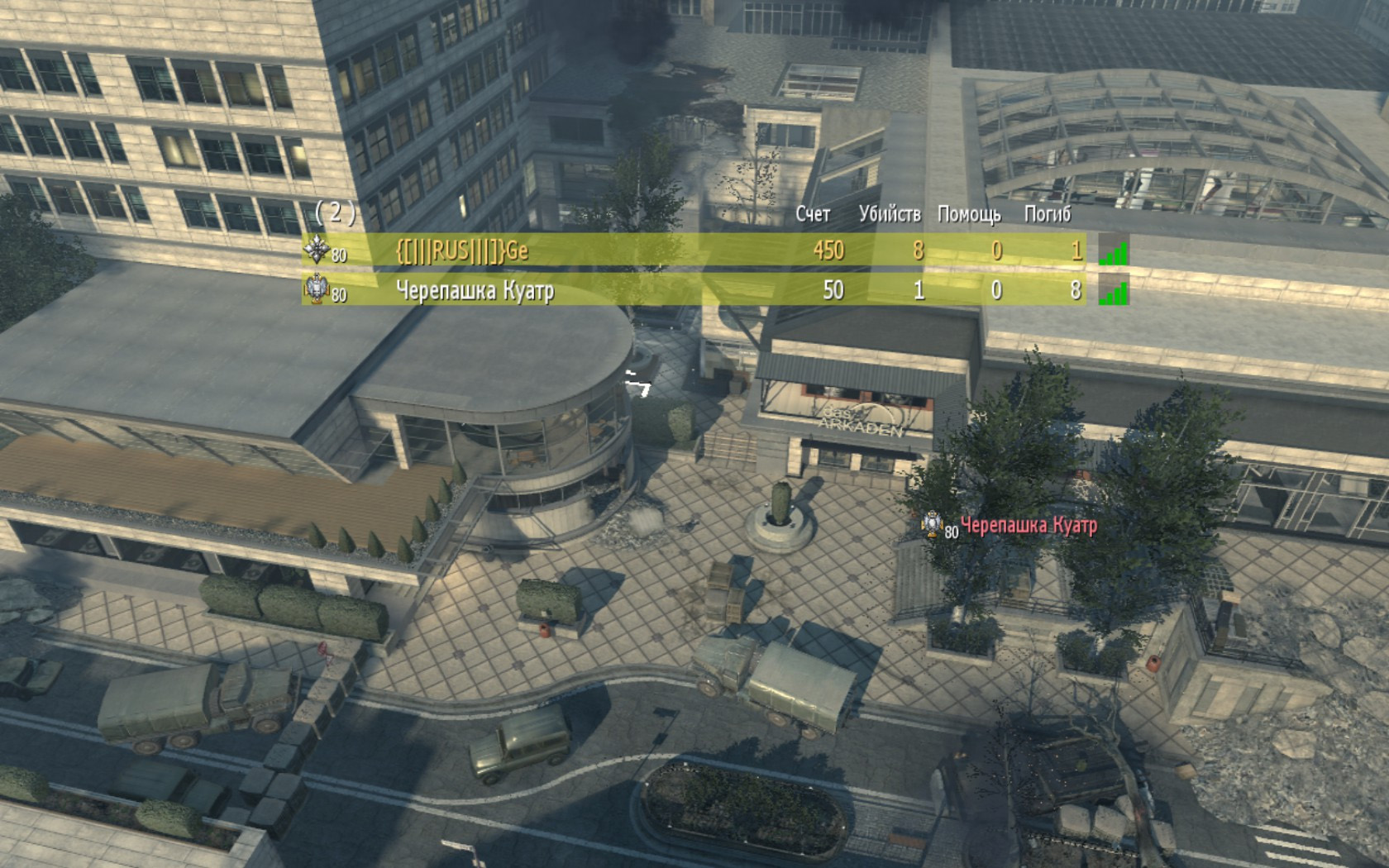This screenshot has height=868, width=1389.
Task: Select the {[|||RUS|||]}Ge scoreboard row
Action: [693, 250]
